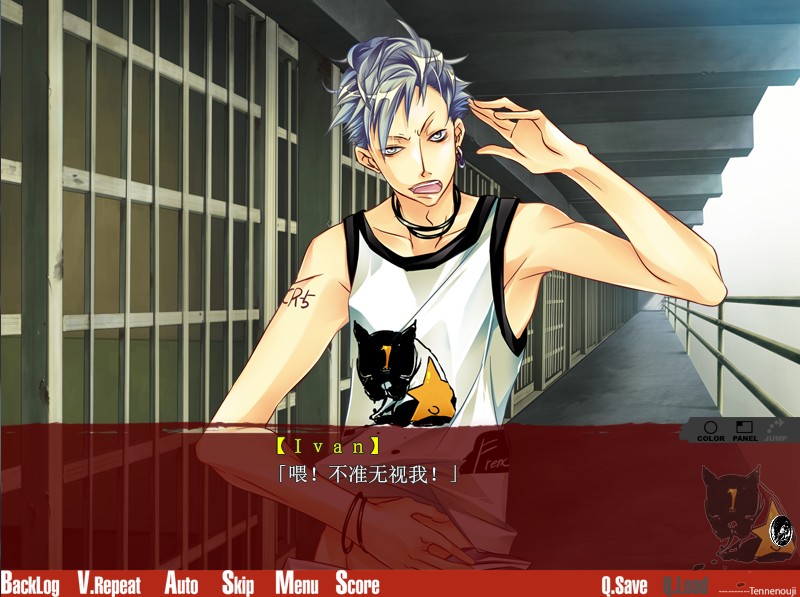
Task: Quick save with Q.Save
Action: click(x=624, y=585)
